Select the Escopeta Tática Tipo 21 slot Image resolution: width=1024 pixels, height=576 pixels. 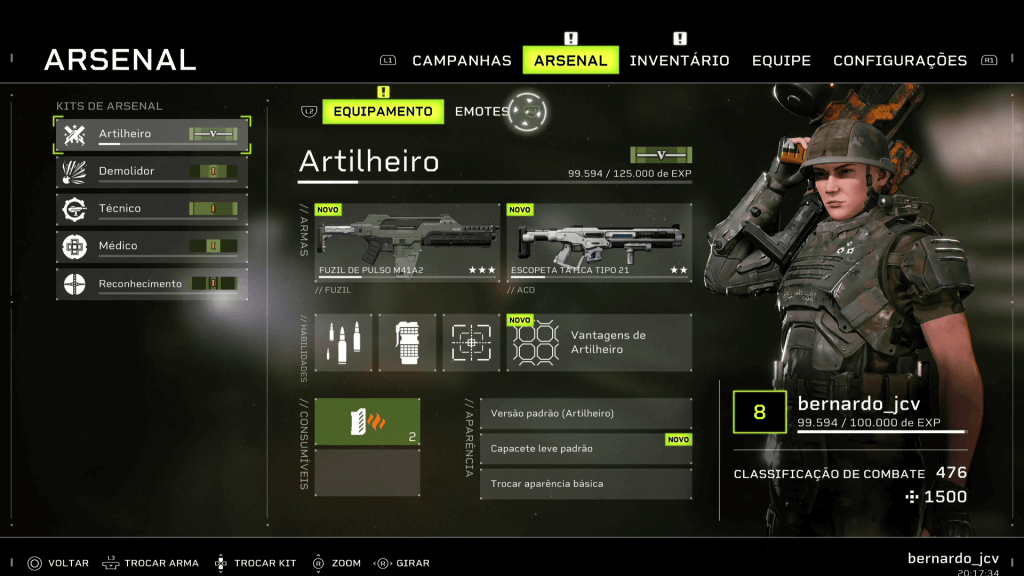pos(598,242)
